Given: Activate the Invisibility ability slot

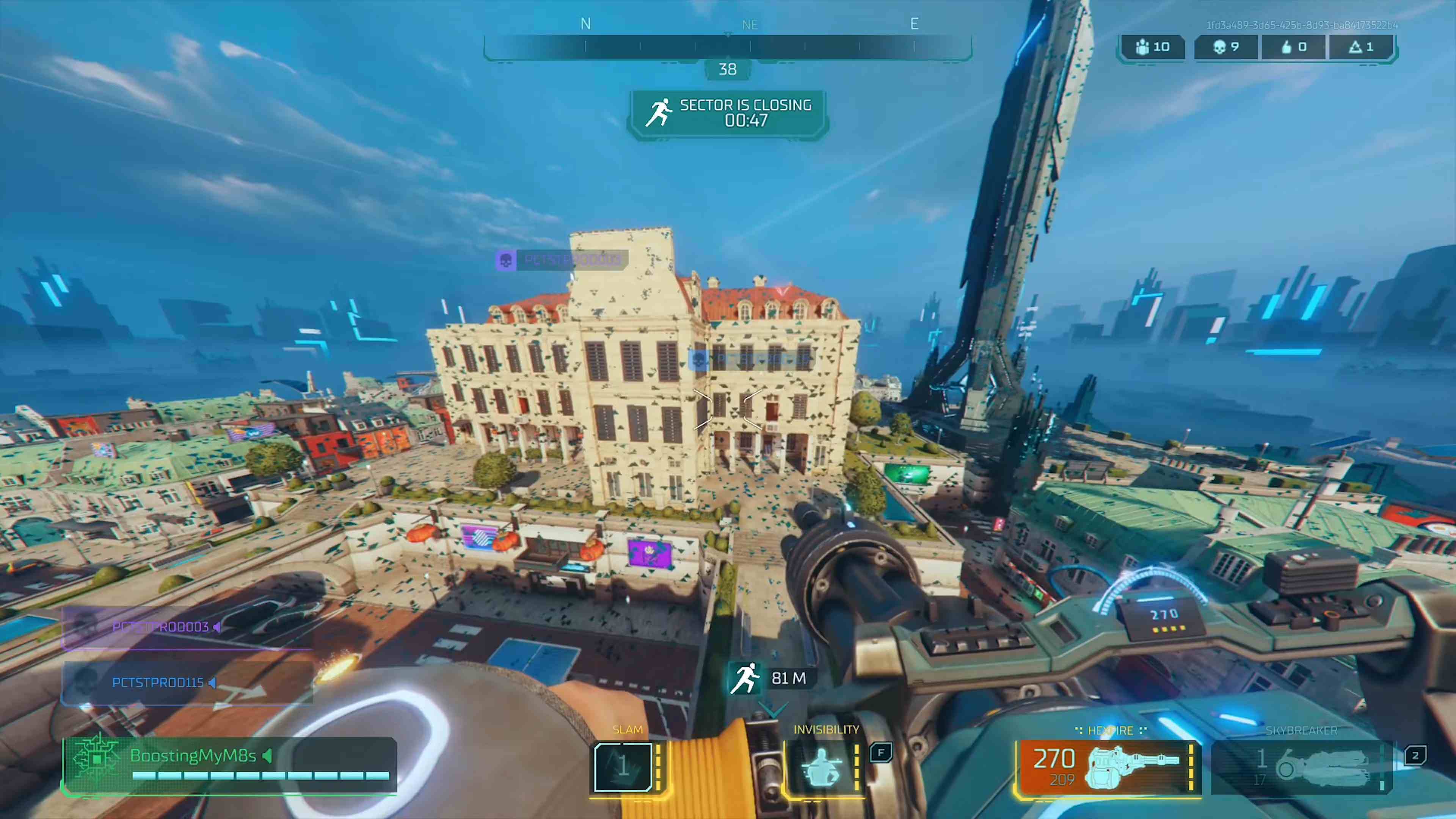Looking at the screenshot, I should 824,766.
